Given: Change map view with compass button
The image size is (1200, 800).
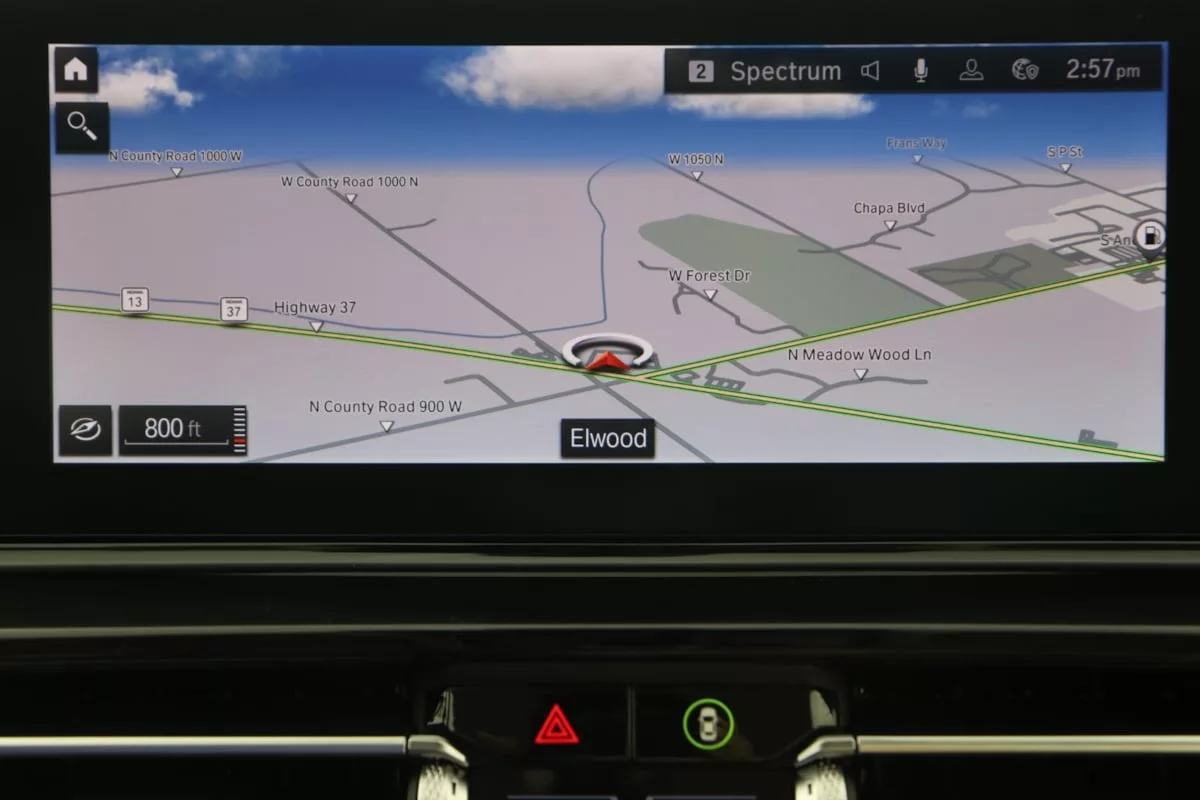Looking at the screenshot, I should [85, 430].
